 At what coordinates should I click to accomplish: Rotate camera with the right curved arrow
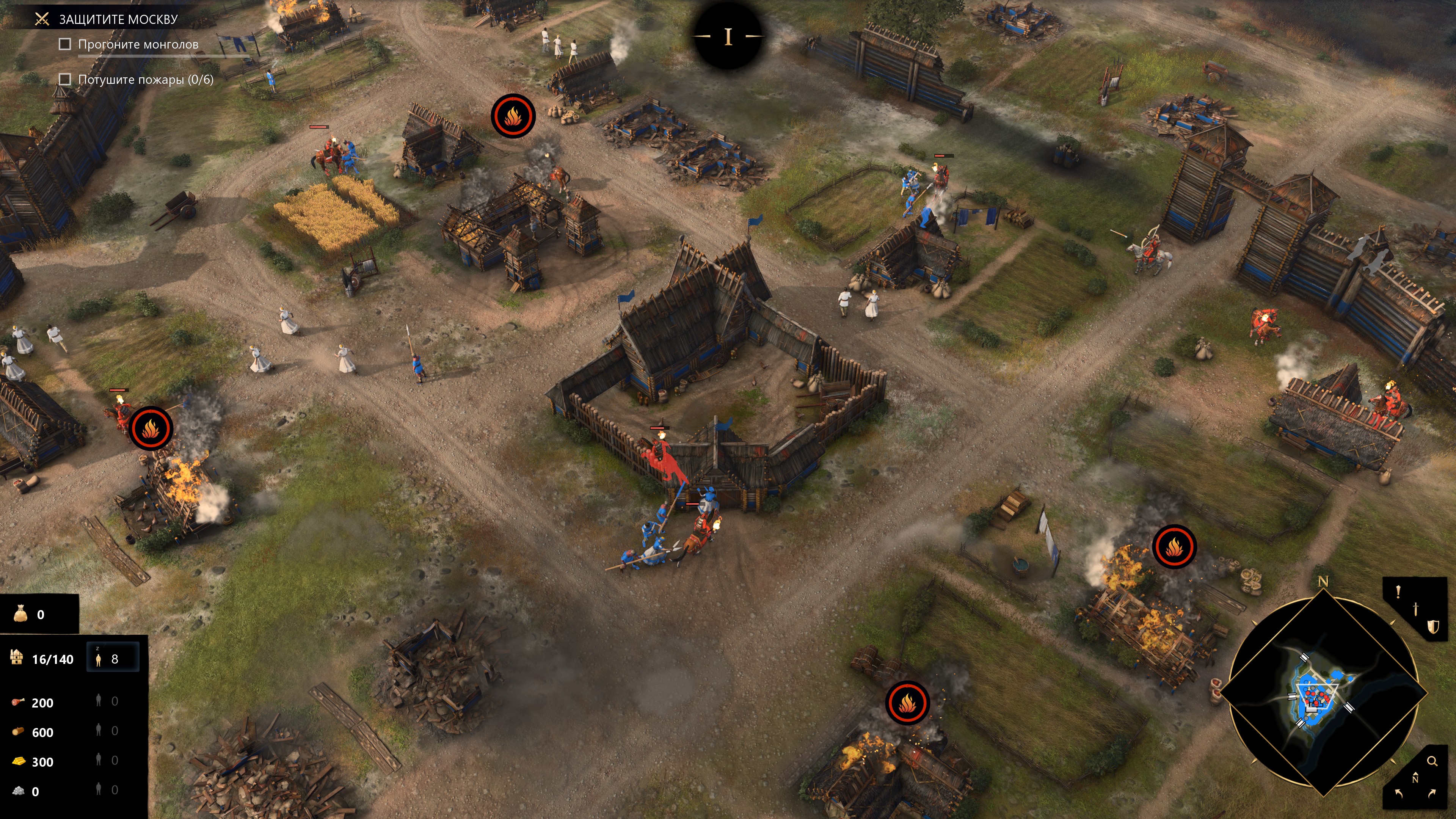1432,794
